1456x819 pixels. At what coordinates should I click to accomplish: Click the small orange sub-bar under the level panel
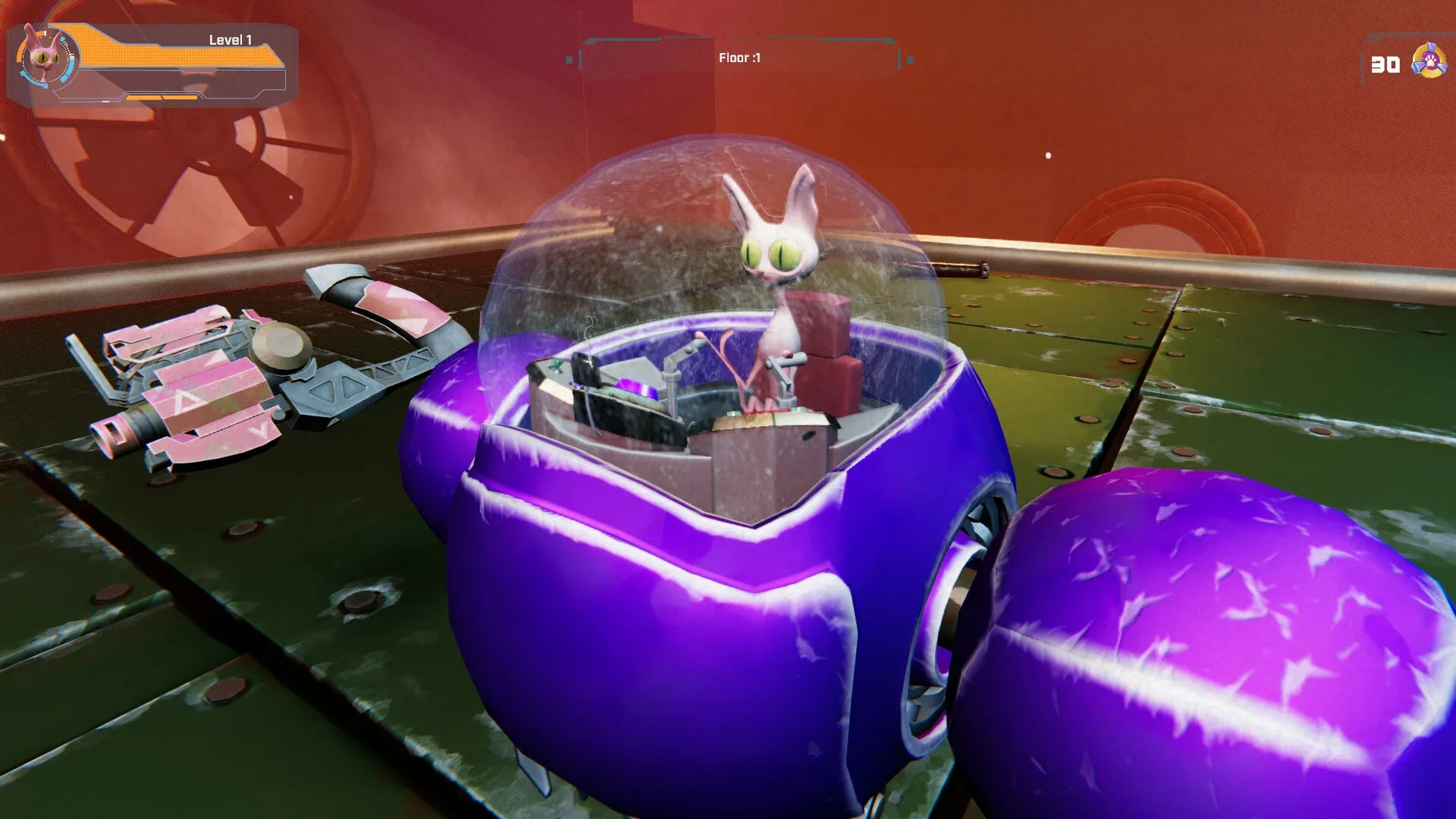[x=163, y=97]
